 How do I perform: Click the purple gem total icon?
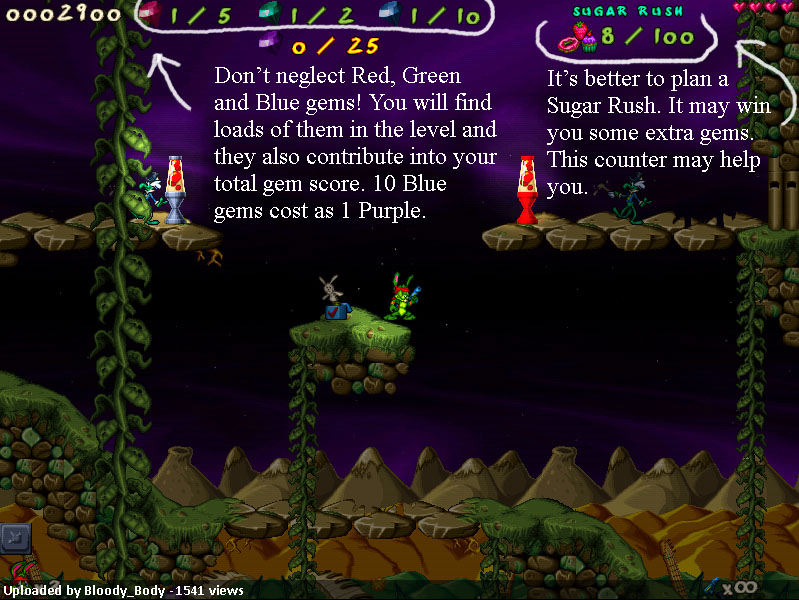click(269, 43)
